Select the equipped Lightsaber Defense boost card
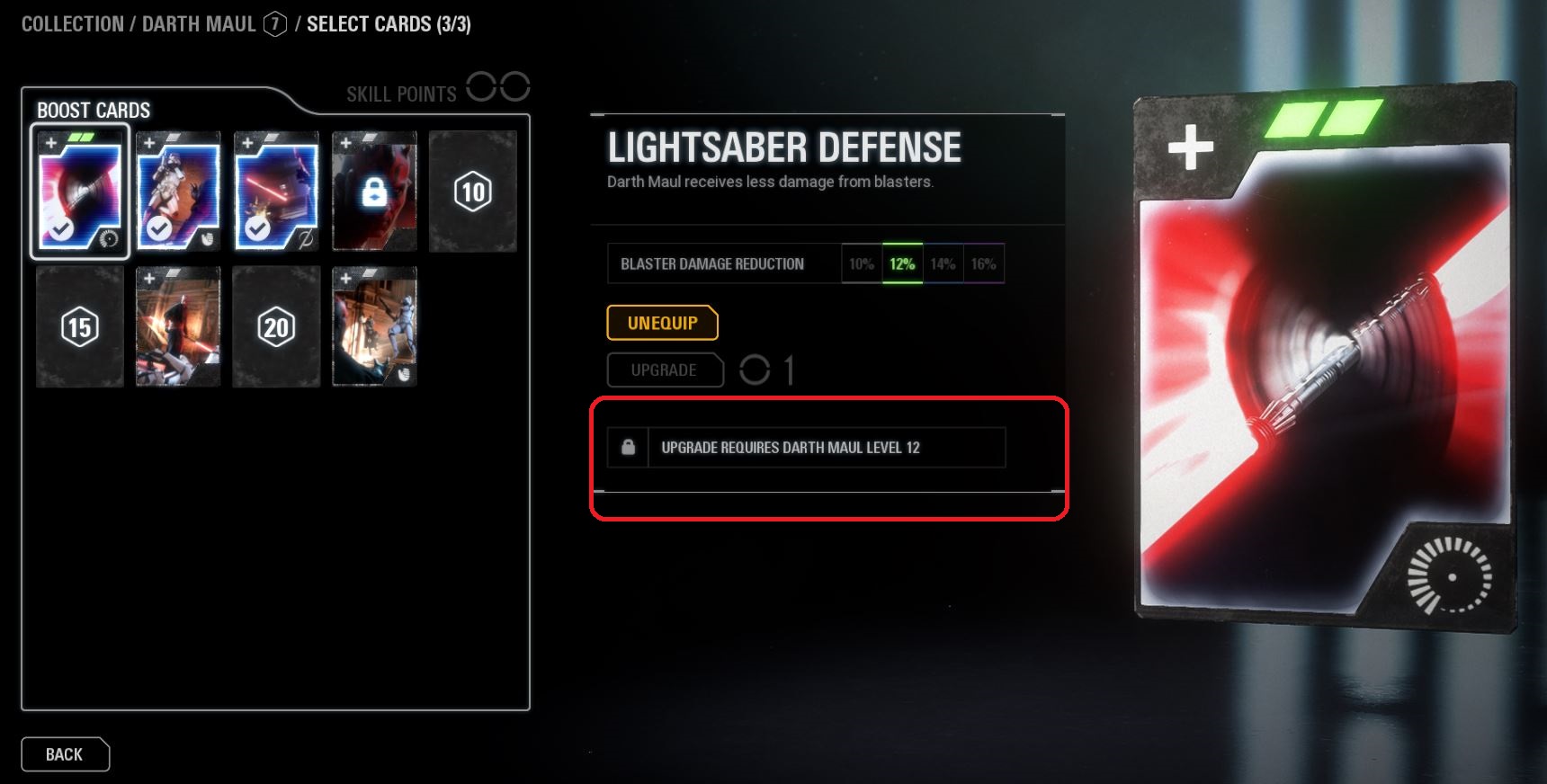 80,192
